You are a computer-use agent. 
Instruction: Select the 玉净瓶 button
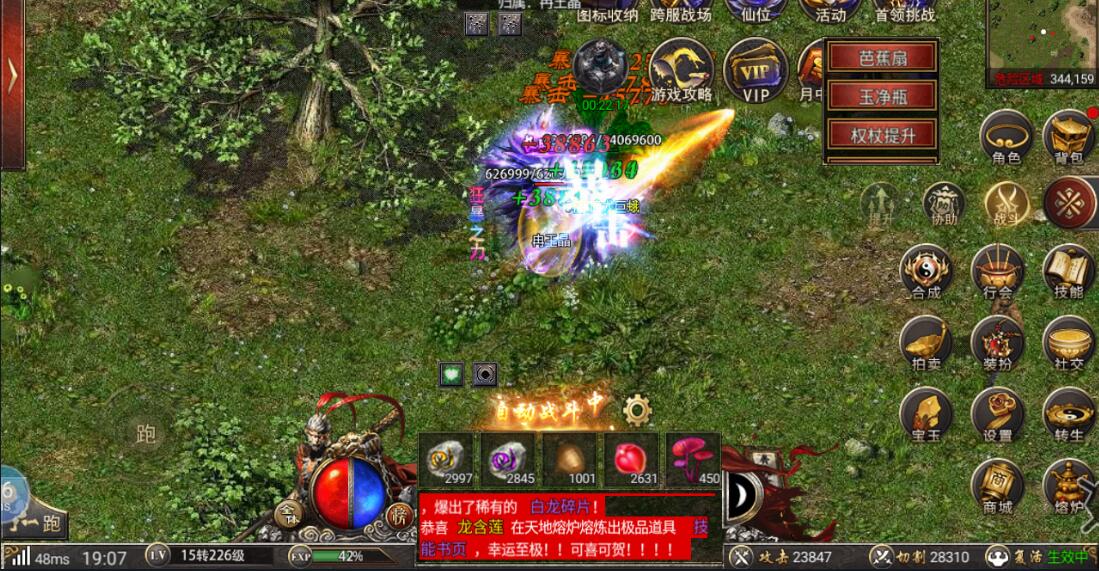pyautogui.click(x=881, y=96)
